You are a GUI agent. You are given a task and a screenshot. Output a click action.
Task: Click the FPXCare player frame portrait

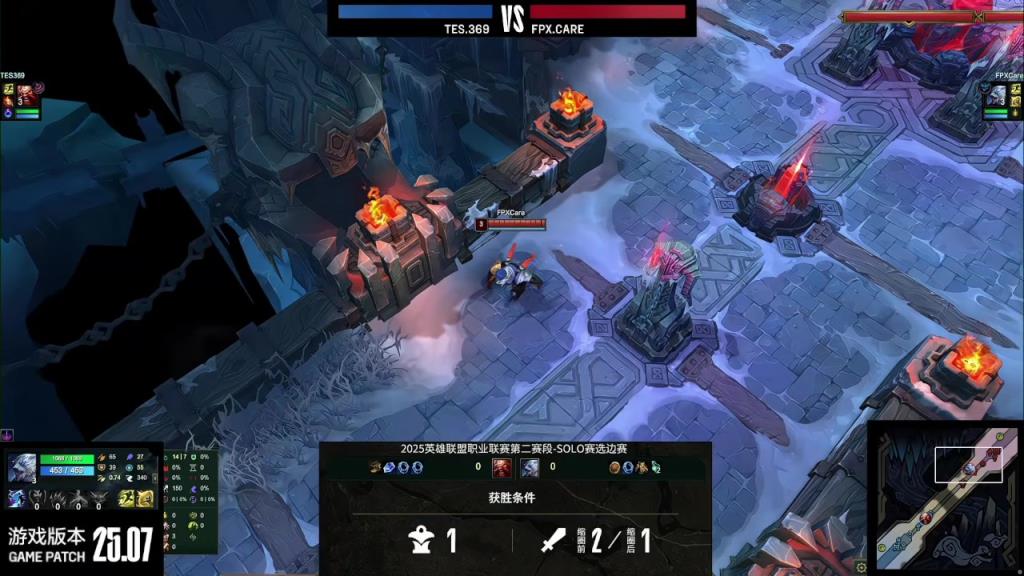(999, 94)
